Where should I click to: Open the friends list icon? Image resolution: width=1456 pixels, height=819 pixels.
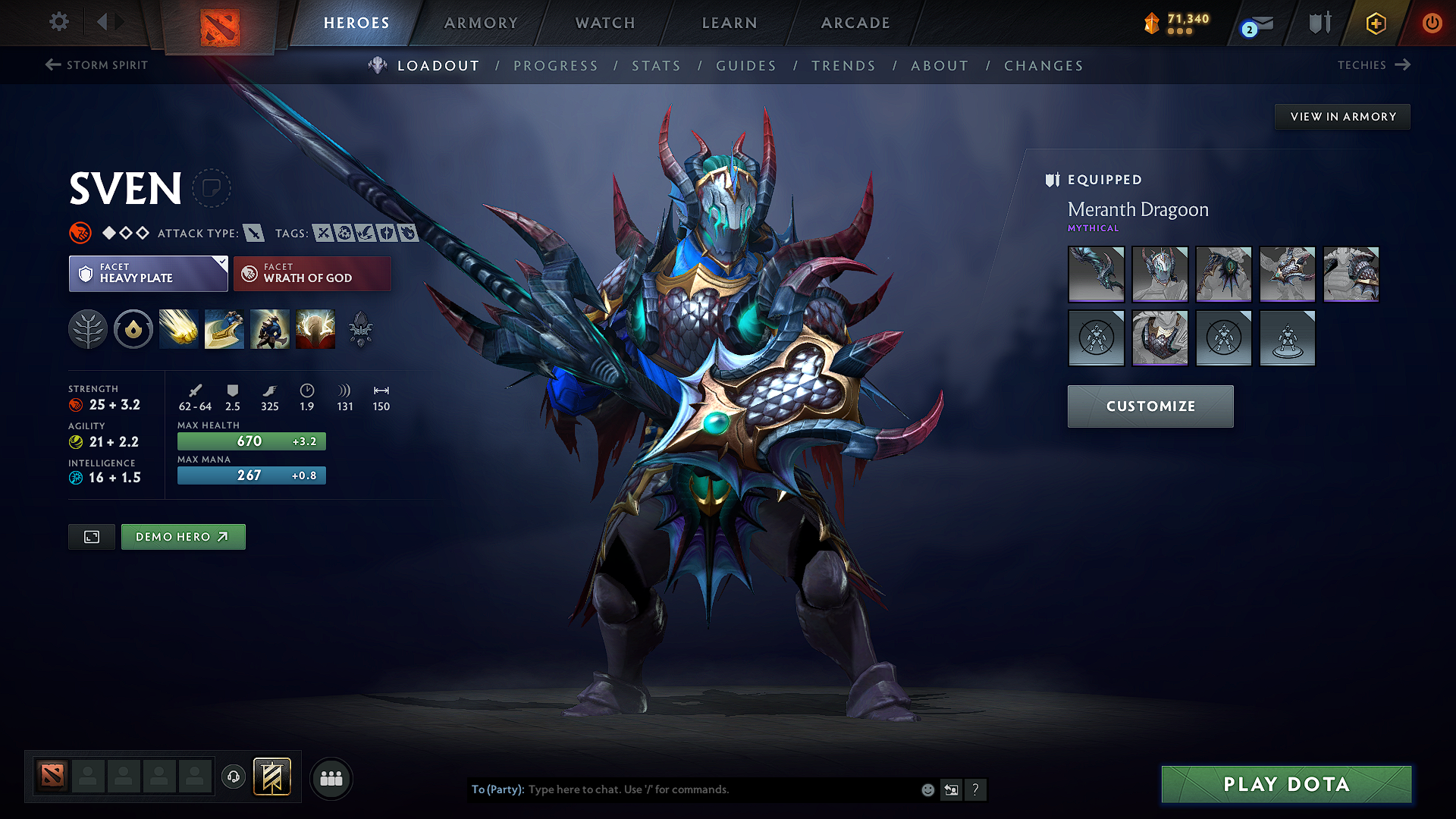(x=331, y=778)
